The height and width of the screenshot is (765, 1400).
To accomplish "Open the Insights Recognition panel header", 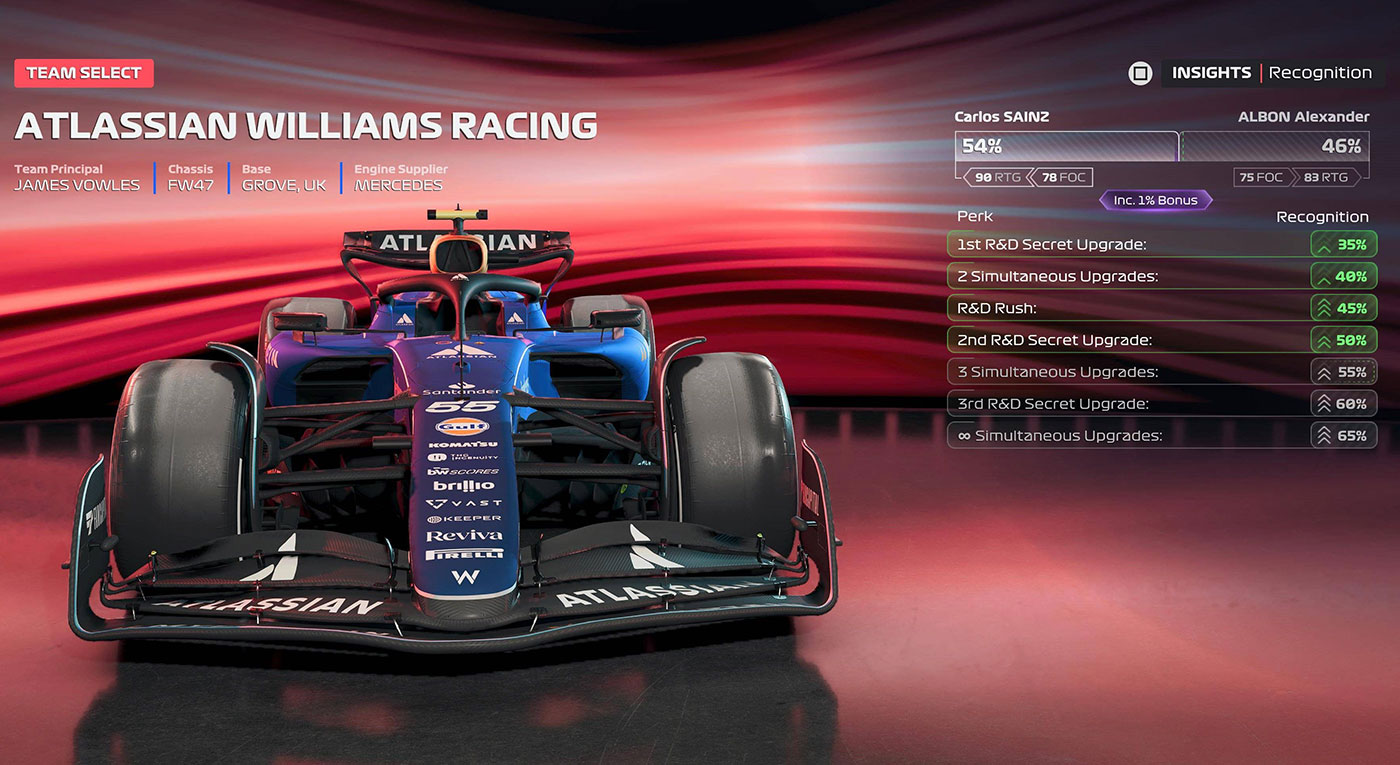I will (x=1270, y=73).
